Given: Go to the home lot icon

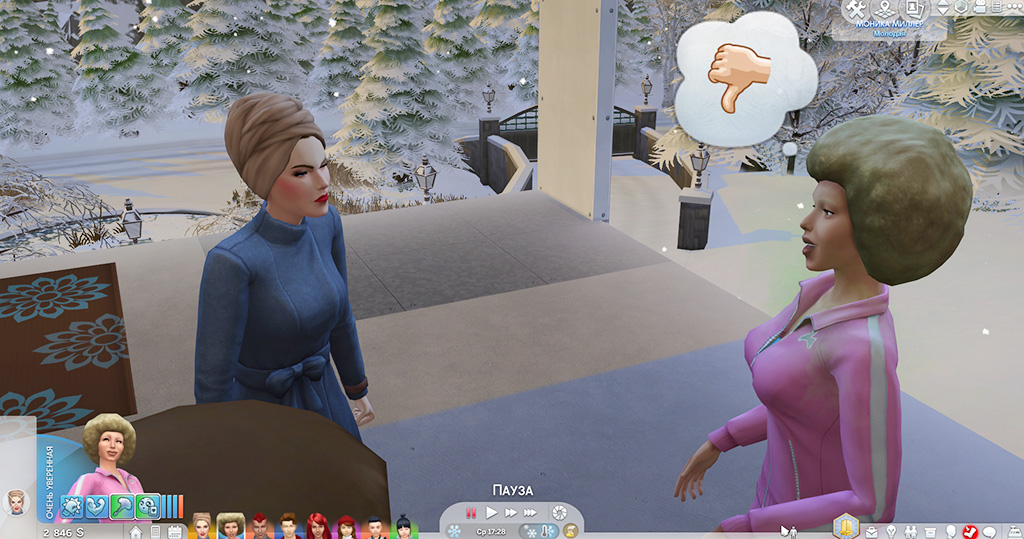Looking at the screenshot, I should [x=135, y=531].
